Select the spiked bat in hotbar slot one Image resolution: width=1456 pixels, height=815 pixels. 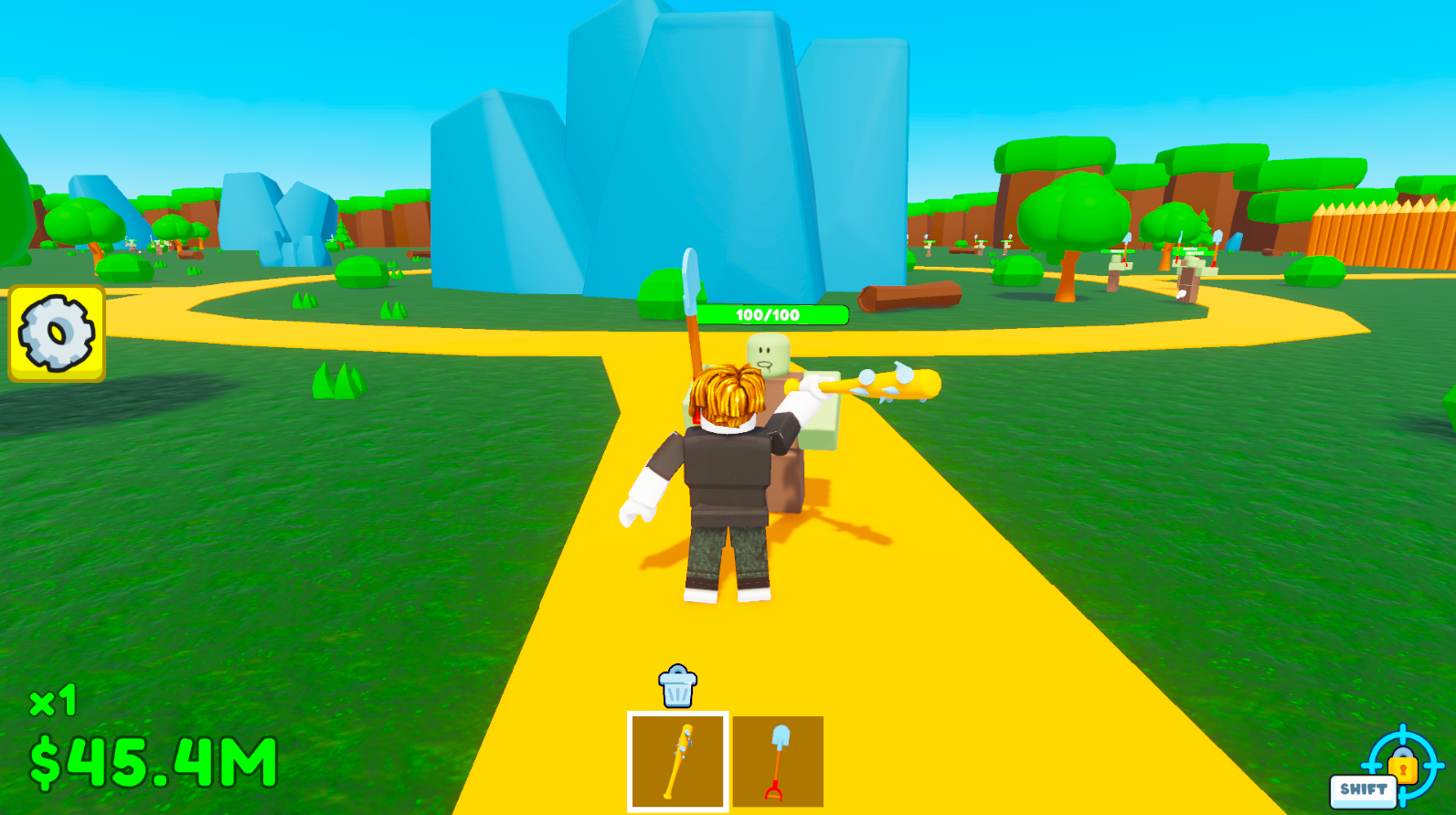pos(678,761)
